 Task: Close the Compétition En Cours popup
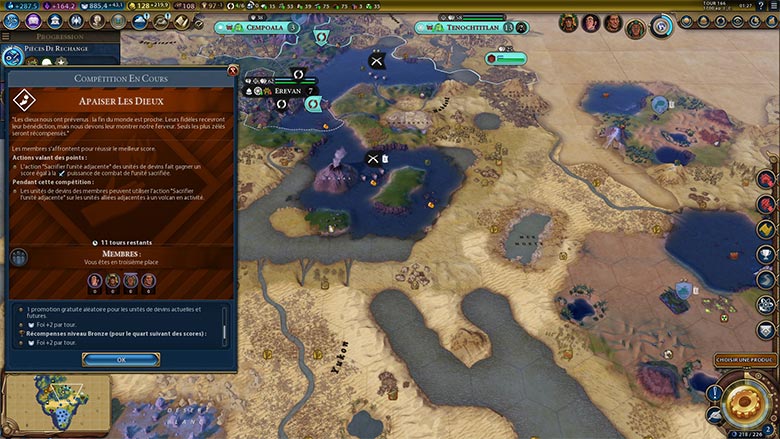pos(233,71)
